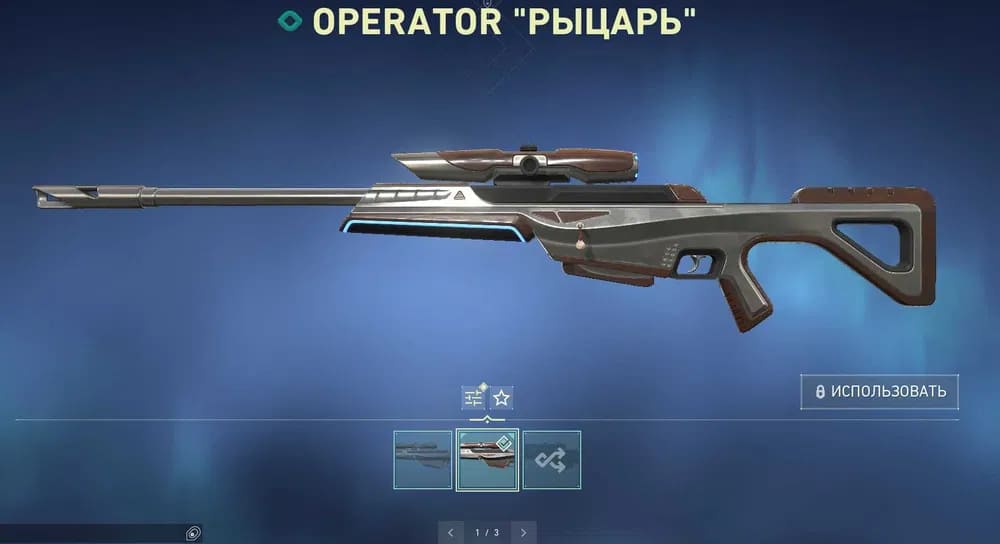1000x544 pixels.
Task: Choose the Рыцарь skin thumbnail
Action: 487,459
